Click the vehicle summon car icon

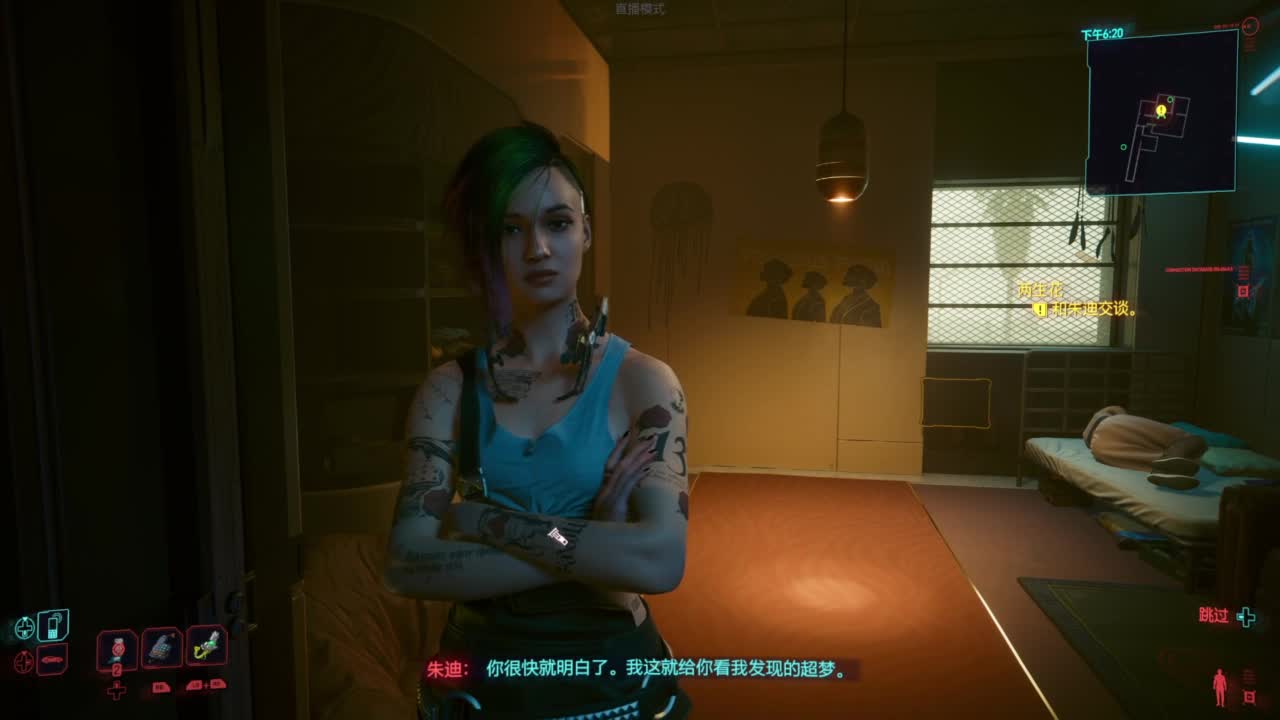click(x=51, y=660)
